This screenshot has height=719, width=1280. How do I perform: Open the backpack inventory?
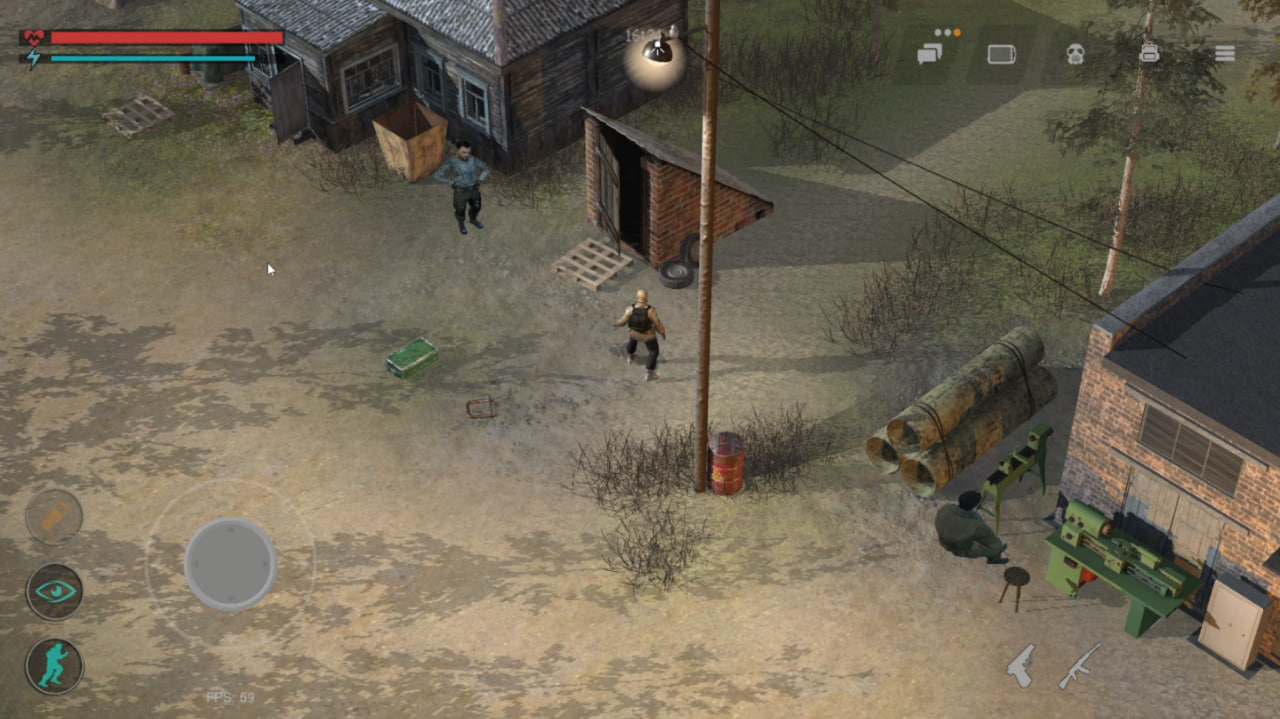click(1150, 54)
